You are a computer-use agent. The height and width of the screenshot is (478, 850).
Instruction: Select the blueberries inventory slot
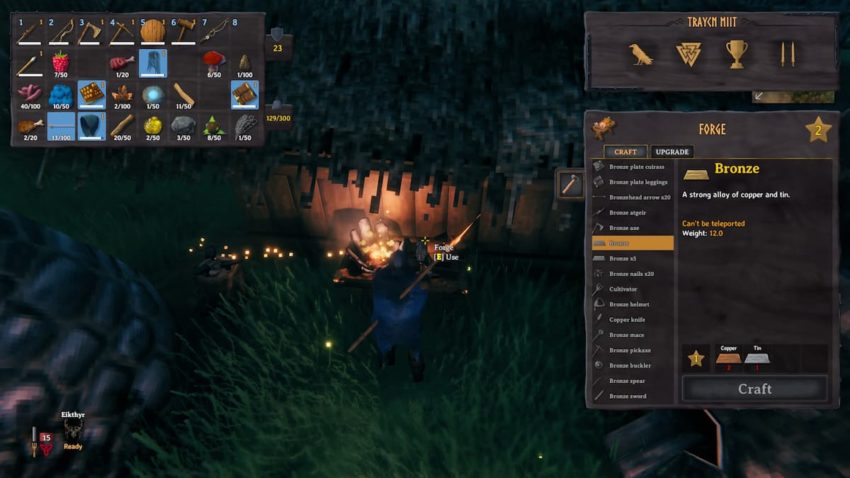(60, 95)
